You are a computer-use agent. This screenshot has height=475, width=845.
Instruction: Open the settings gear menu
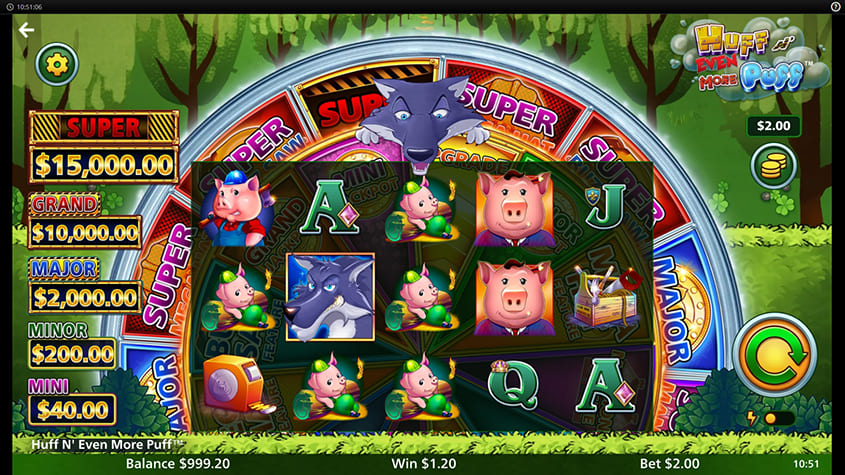(x=57, y=65)
